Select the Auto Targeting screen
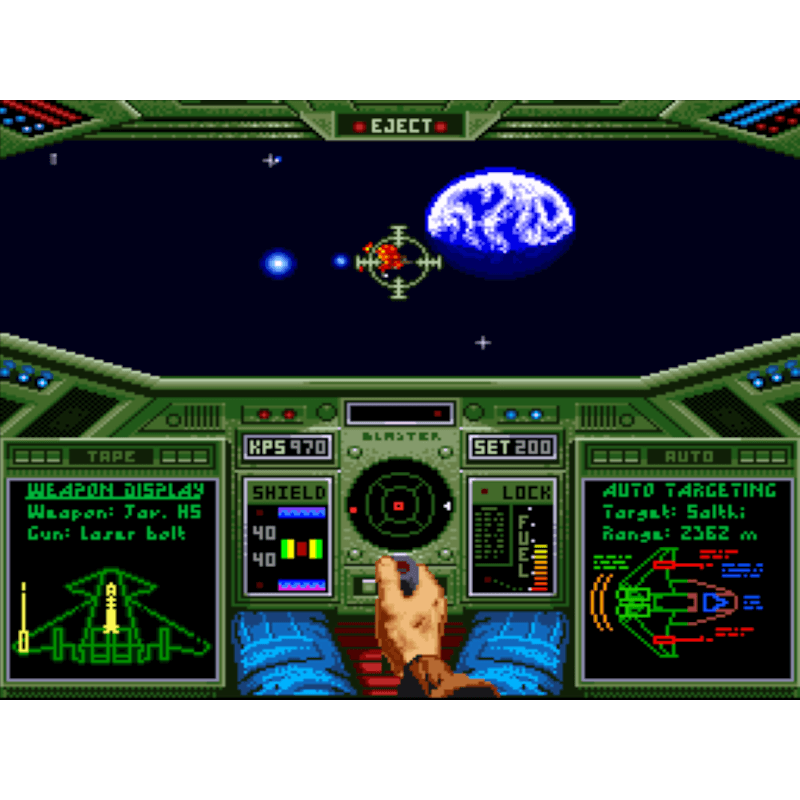This screenshot has width=800, height=800. [x=688, y=576]
